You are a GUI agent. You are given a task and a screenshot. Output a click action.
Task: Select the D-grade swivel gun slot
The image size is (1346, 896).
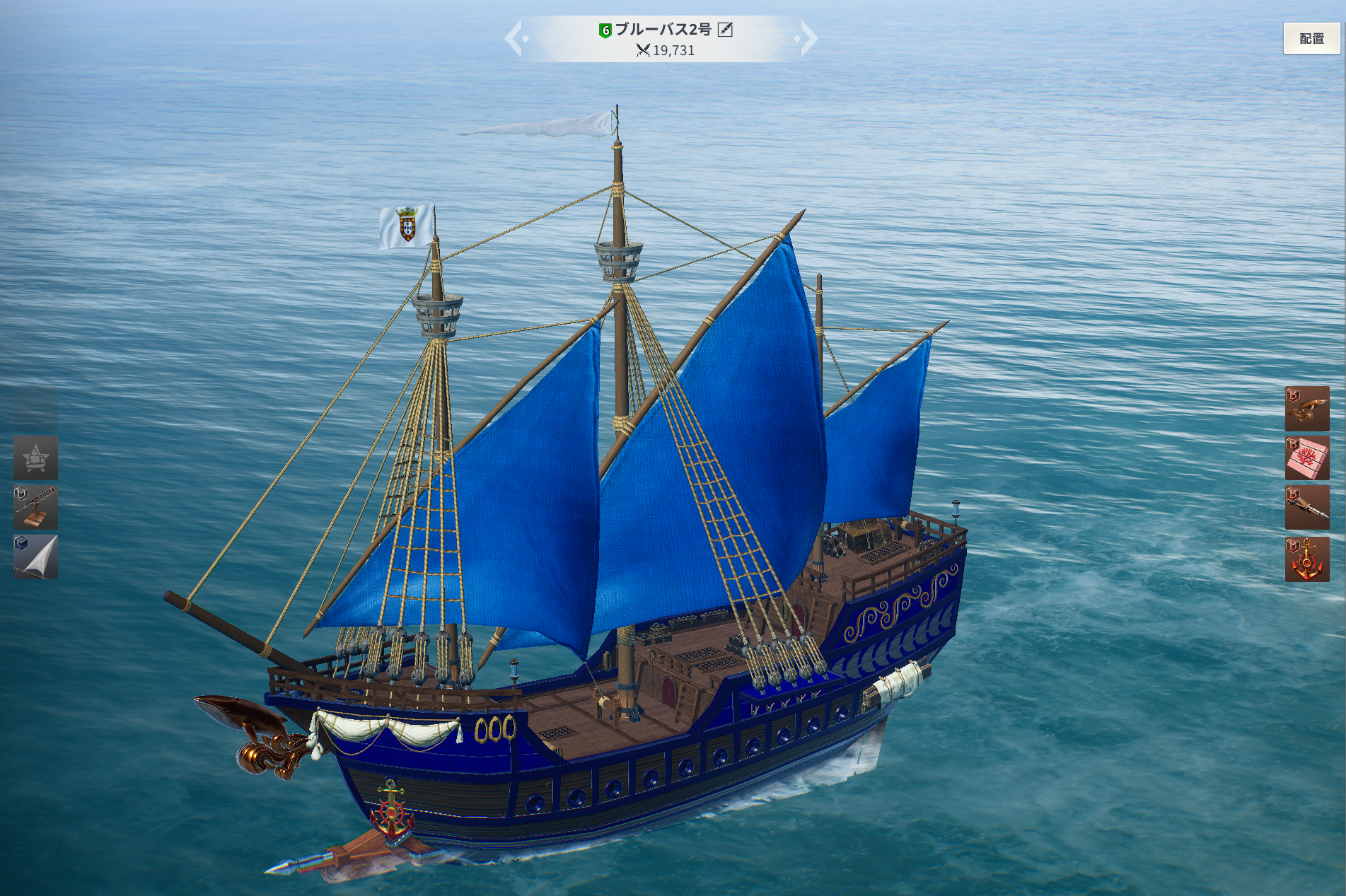coord(35,507)
